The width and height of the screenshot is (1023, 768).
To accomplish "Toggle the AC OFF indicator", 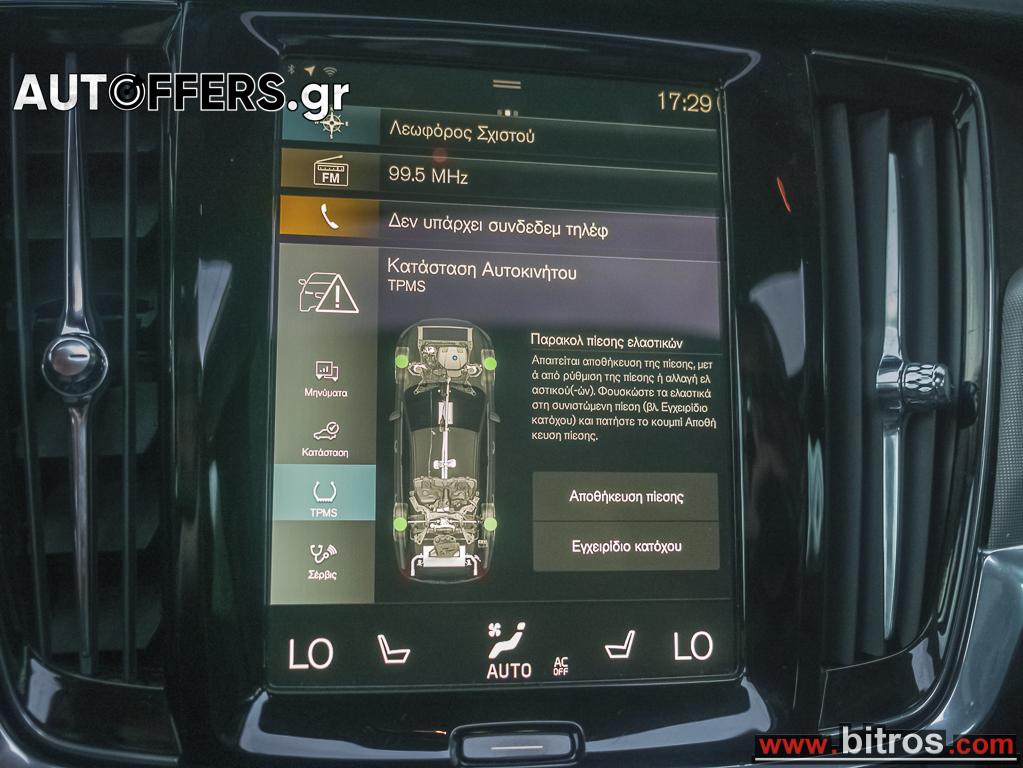I will tap(561, 666).
